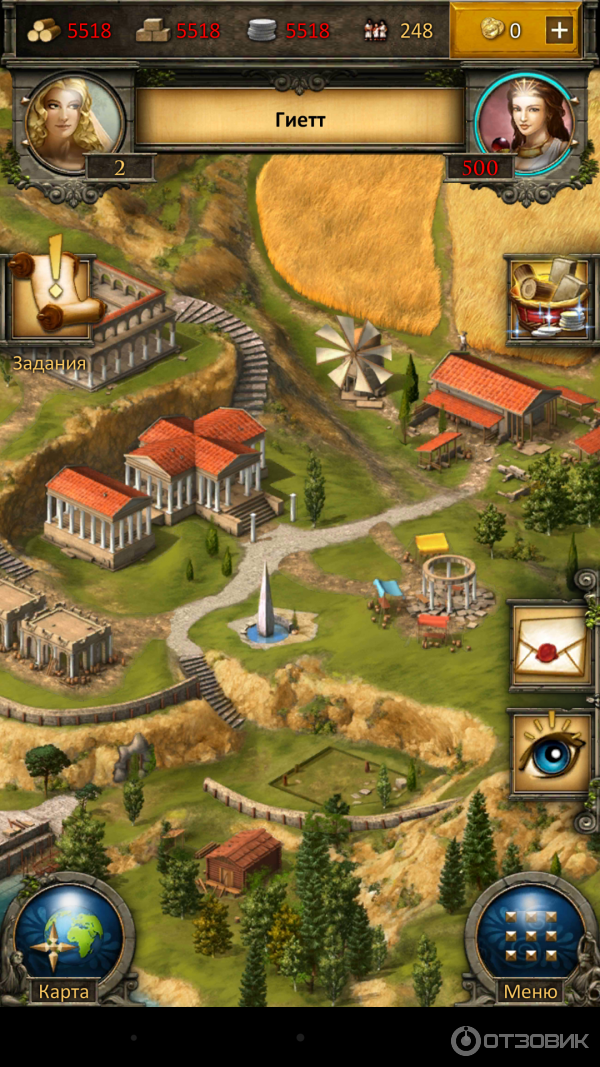
Task: Select the brunette advisor portrait
Action: click(525, 124)
